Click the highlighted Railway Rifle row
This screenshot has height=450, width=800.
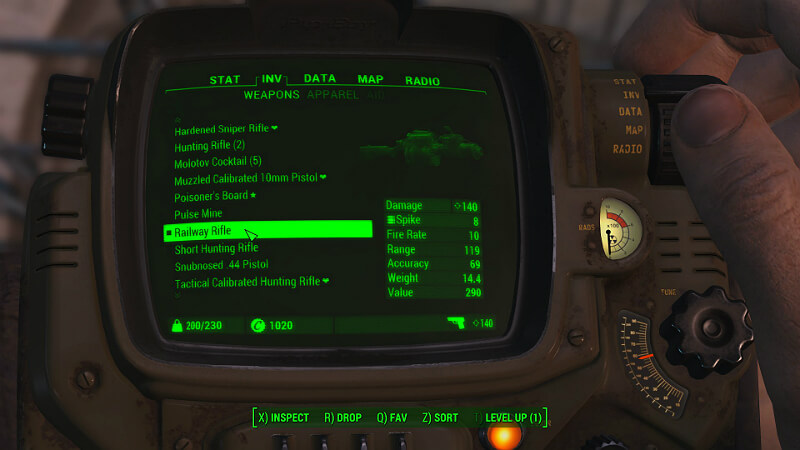[268, 231]
